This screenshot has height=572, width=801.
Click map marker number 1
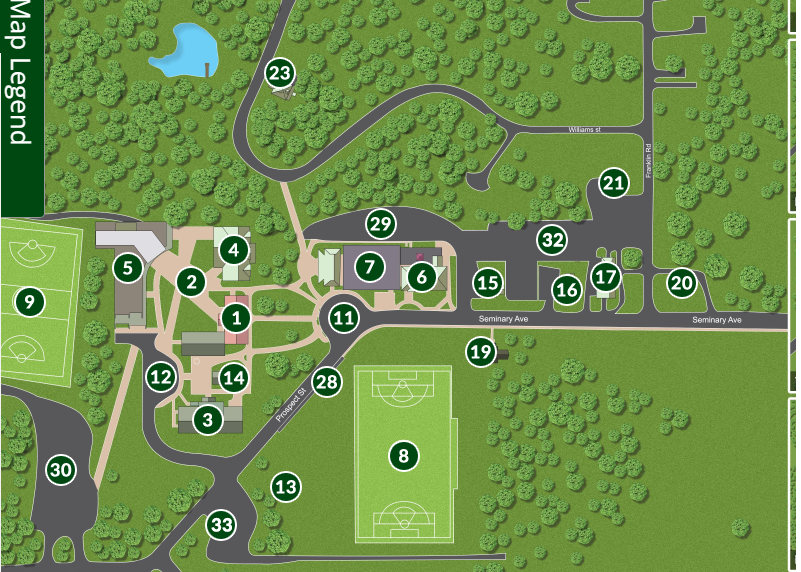coord(236,319)
